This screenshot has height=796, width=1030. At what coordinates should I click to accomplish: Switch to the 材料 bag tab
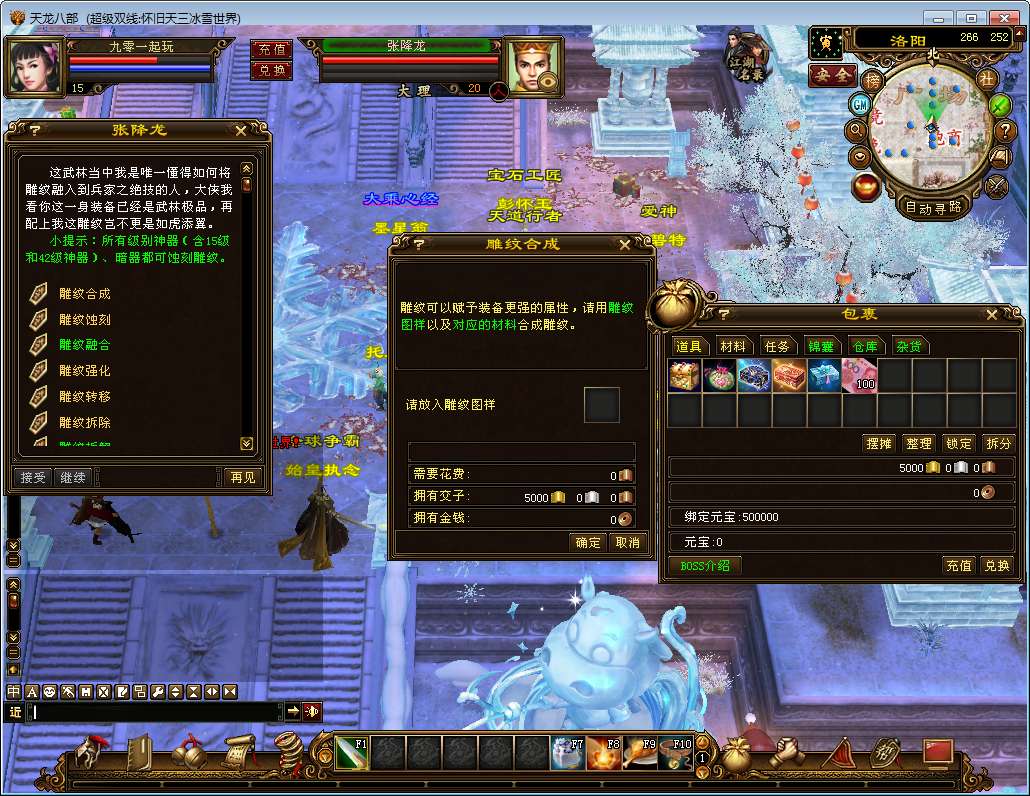(733, 346)
